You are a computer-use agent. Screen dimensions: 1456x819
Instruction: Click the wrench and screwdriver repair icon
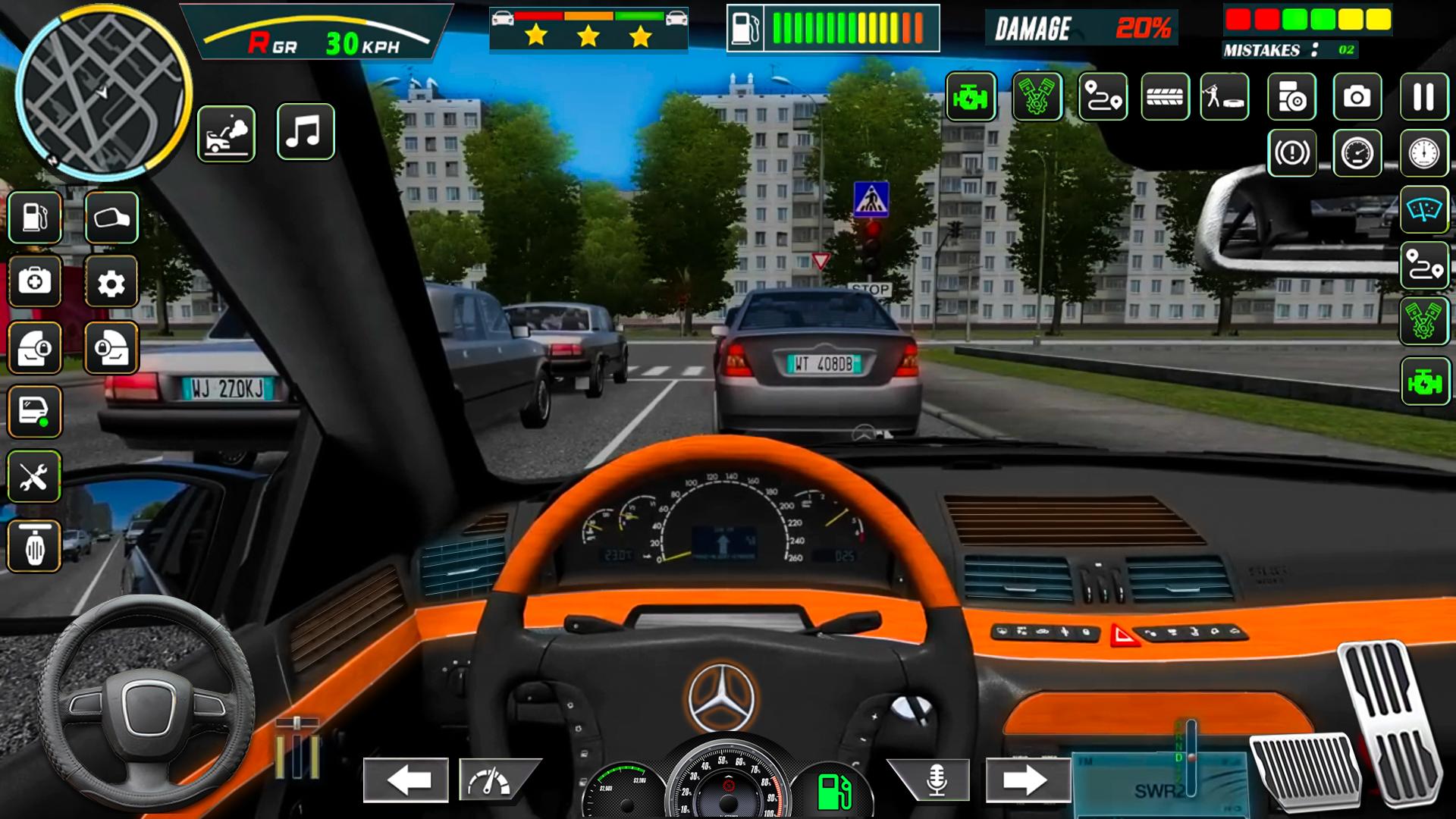point(34,477)
